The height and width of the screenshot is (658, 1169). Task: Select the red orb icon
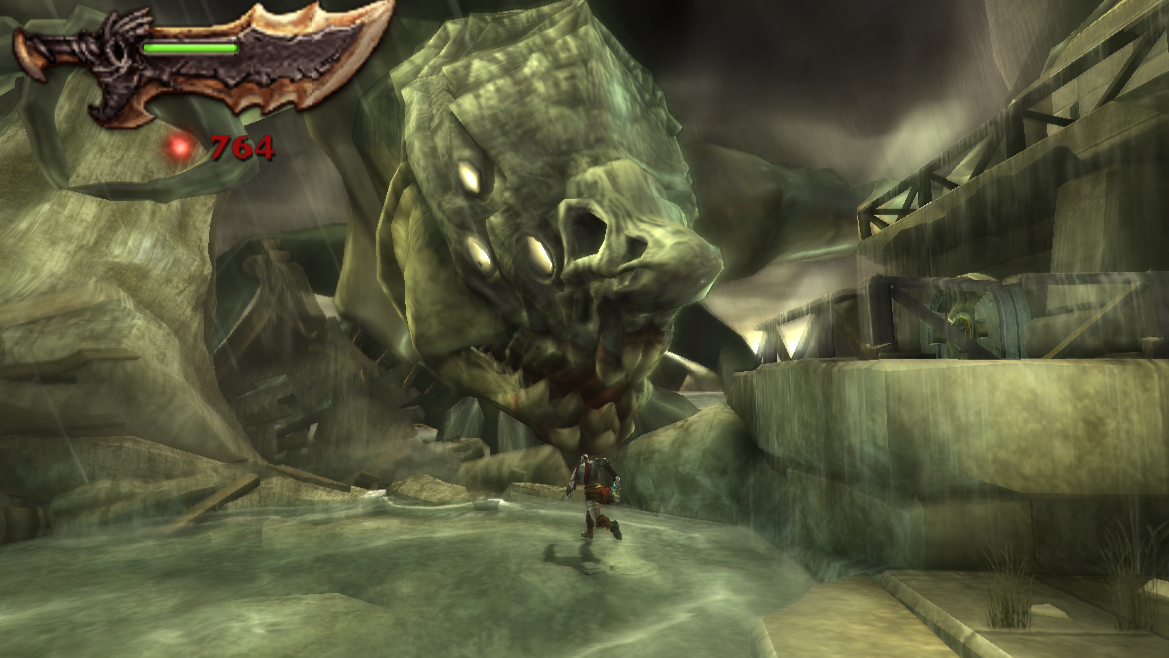[x=181, y=148]
